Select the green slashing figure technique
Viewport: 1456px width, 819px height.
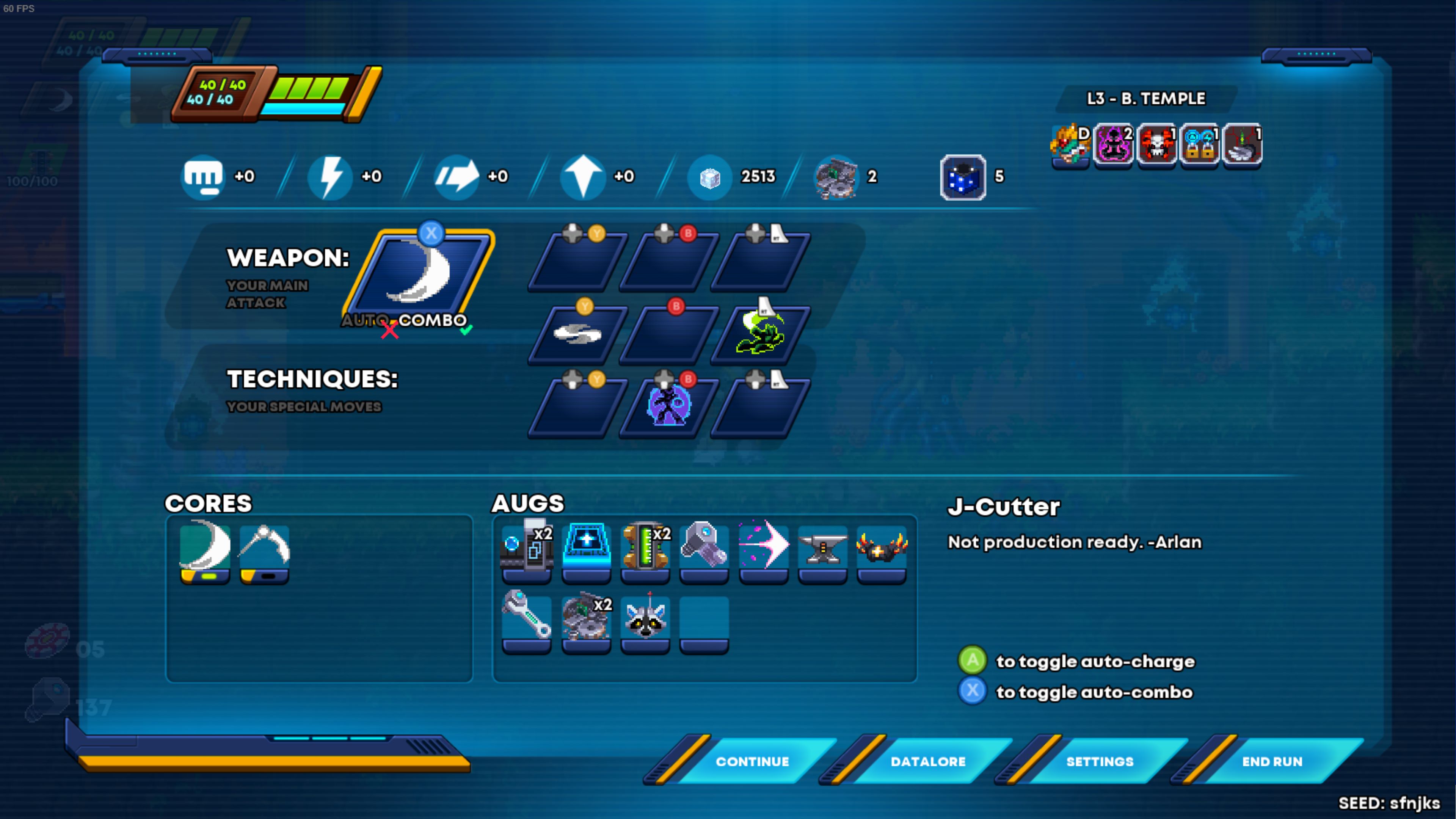761,334
